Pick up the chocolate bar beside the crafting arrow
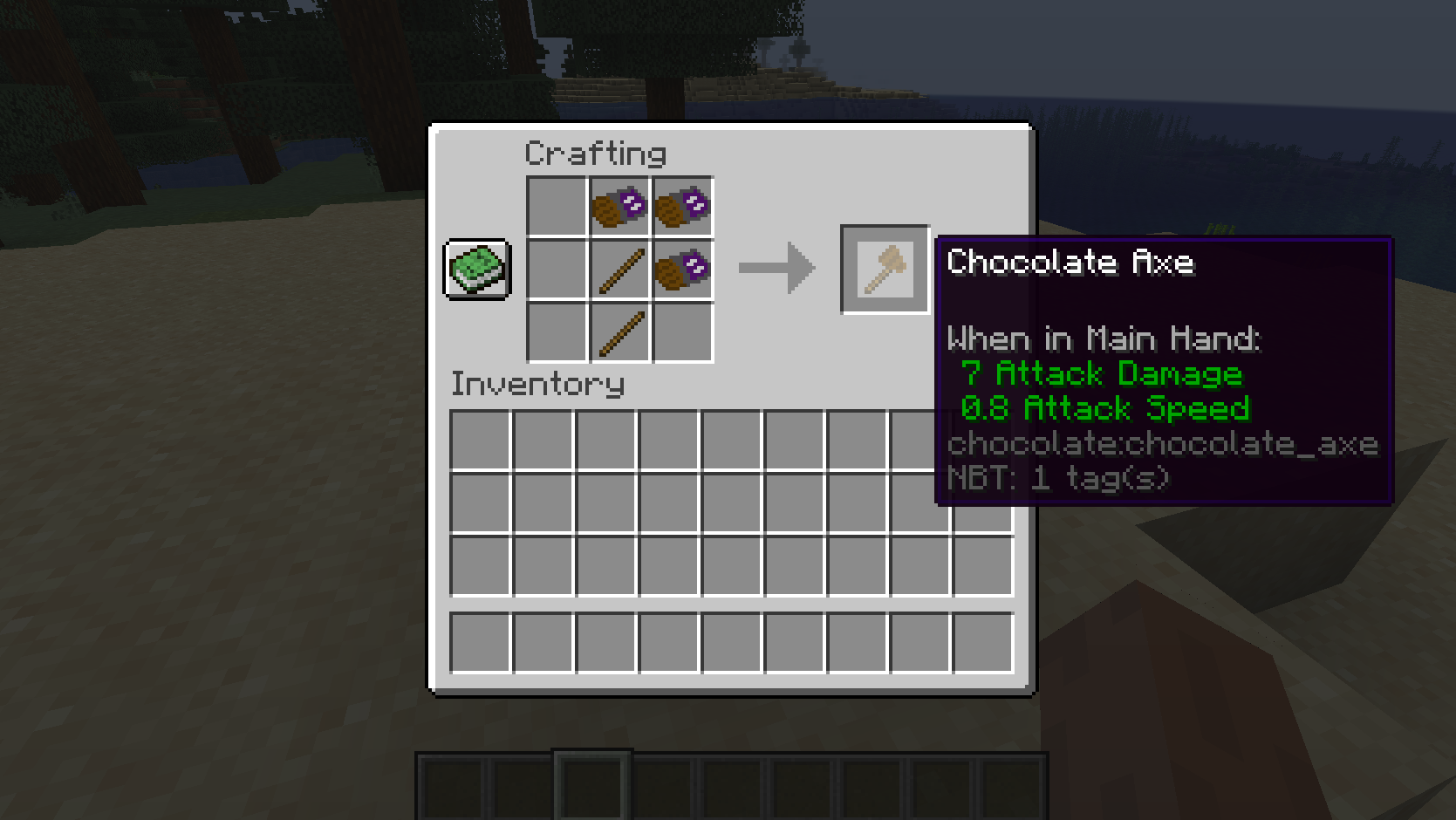The image size is (1456, 820). tap(683, 270)
